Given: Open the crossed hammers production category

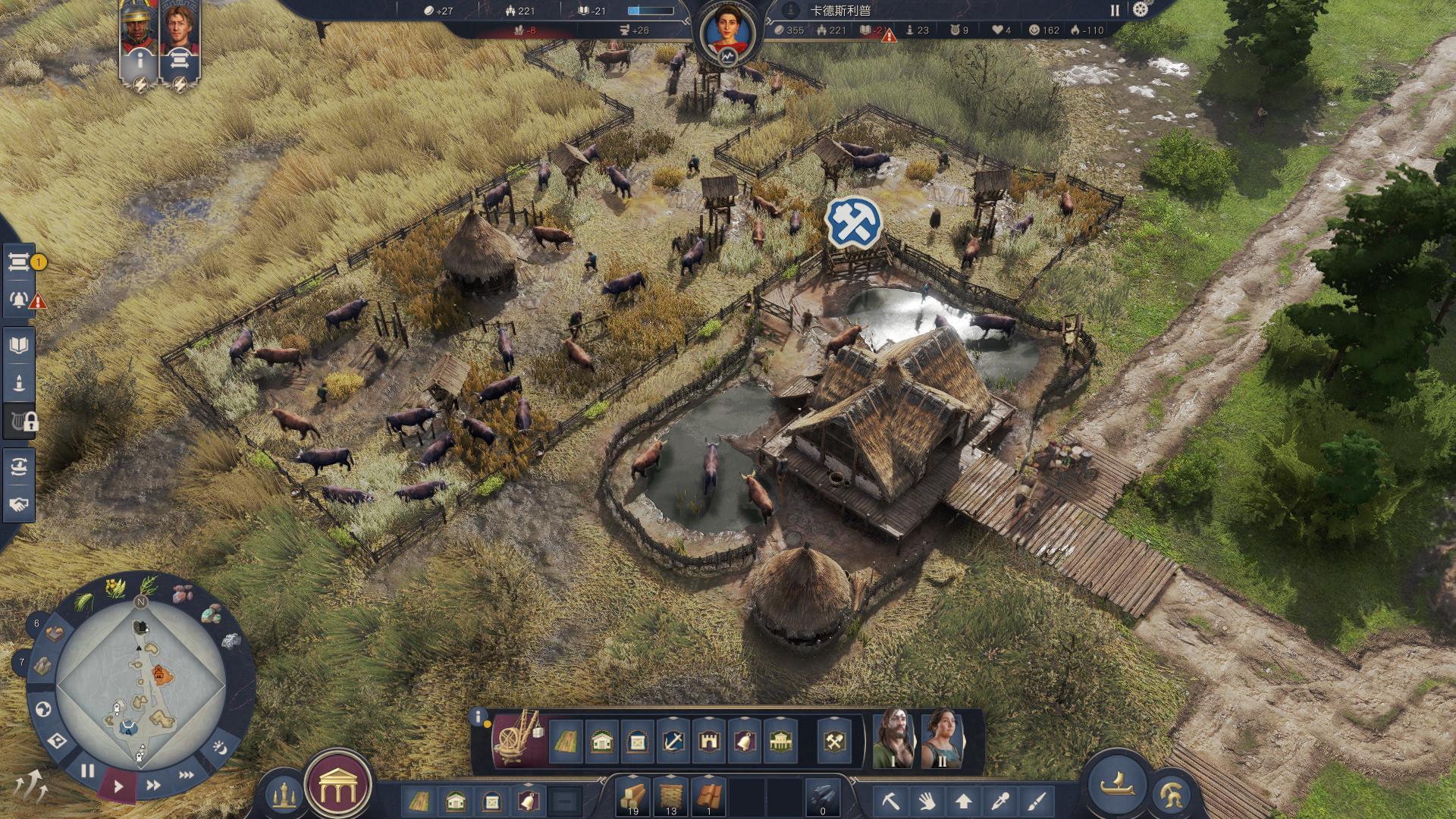Looking at the screenshot, I should (x=835, y=741).
